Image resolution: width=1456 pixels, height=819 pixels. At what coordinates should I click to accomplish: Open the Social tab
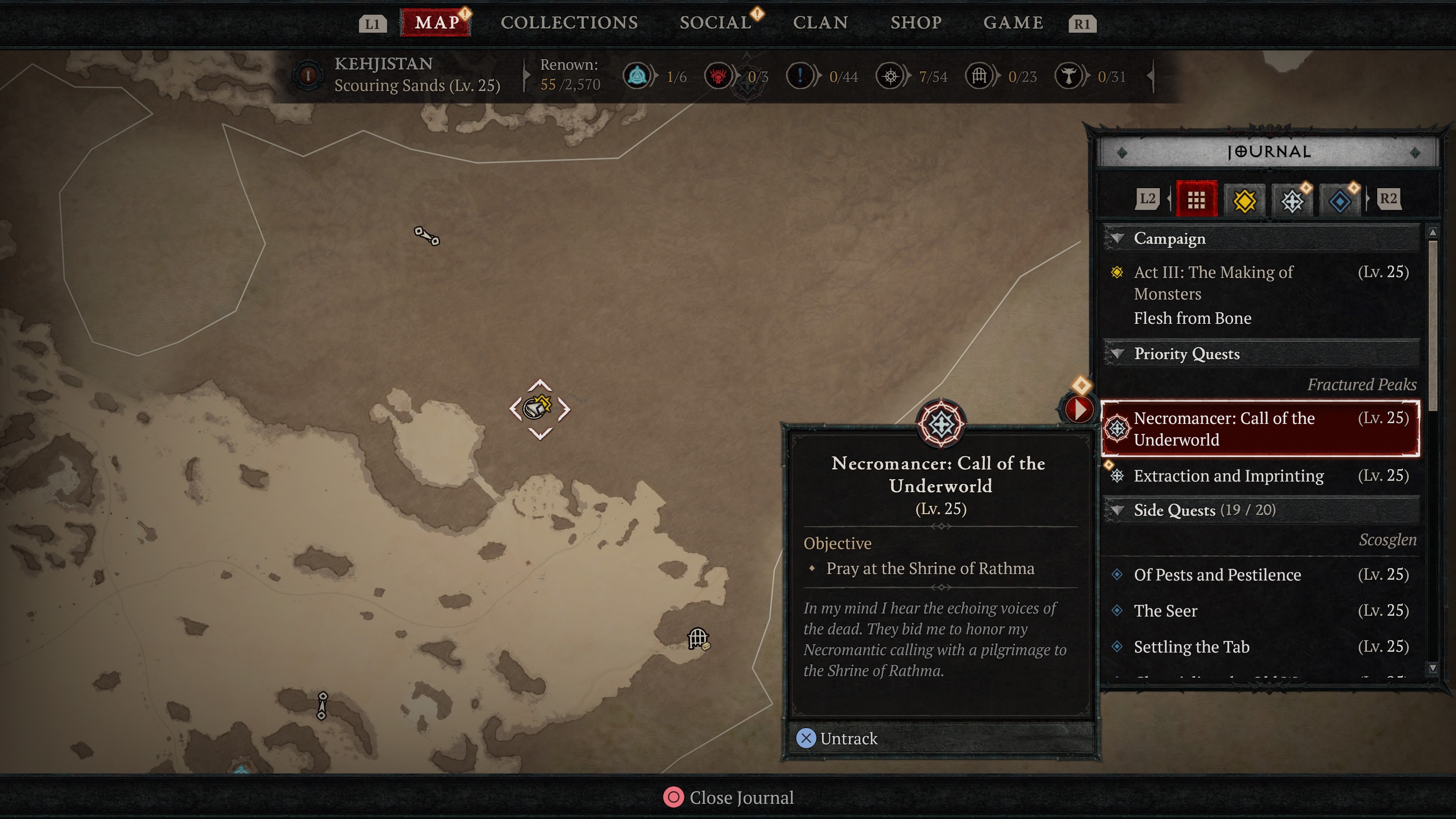(715, 23)
